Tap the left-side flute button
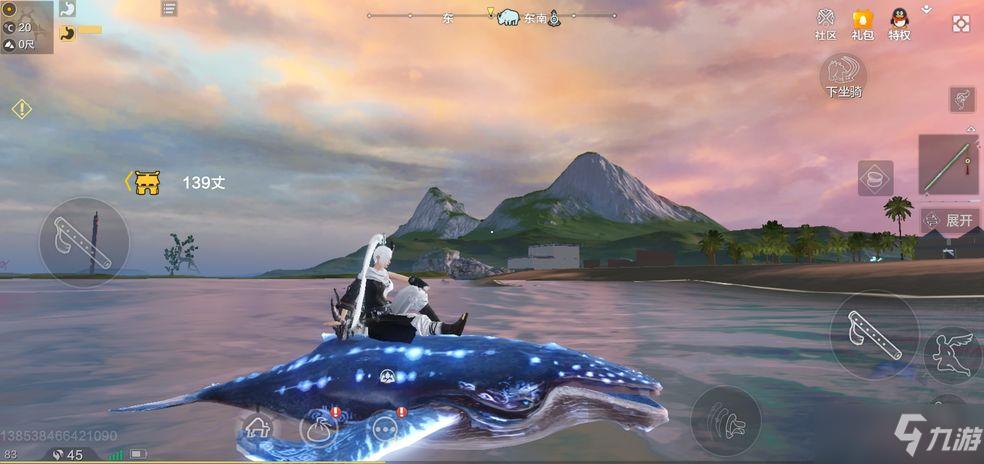Image resolution: width=984 pixels, height=464 pixels. click(84, 241)
